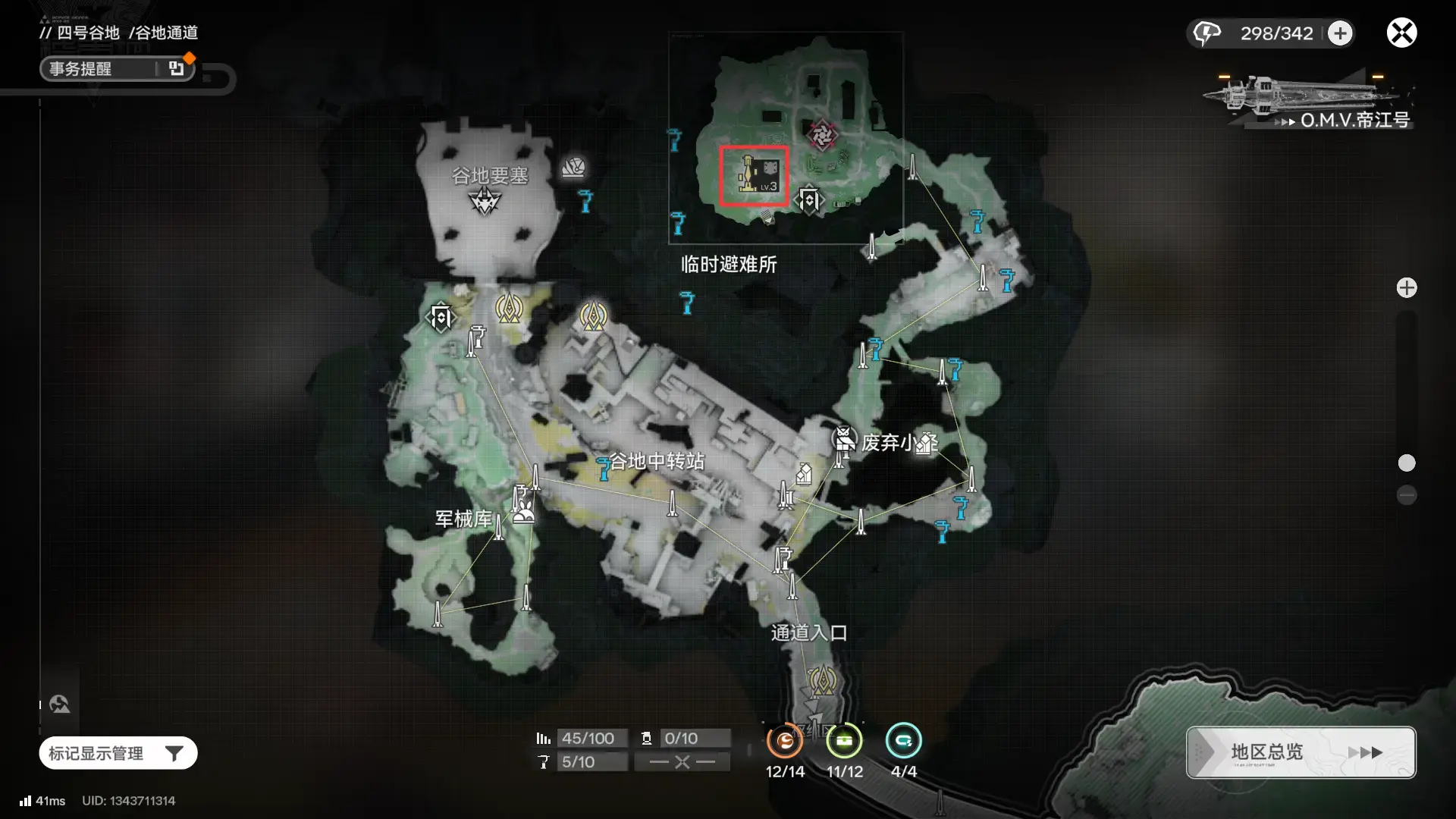
Task: Select the 军械库 armory label
Action: click(x=463, y=519)
